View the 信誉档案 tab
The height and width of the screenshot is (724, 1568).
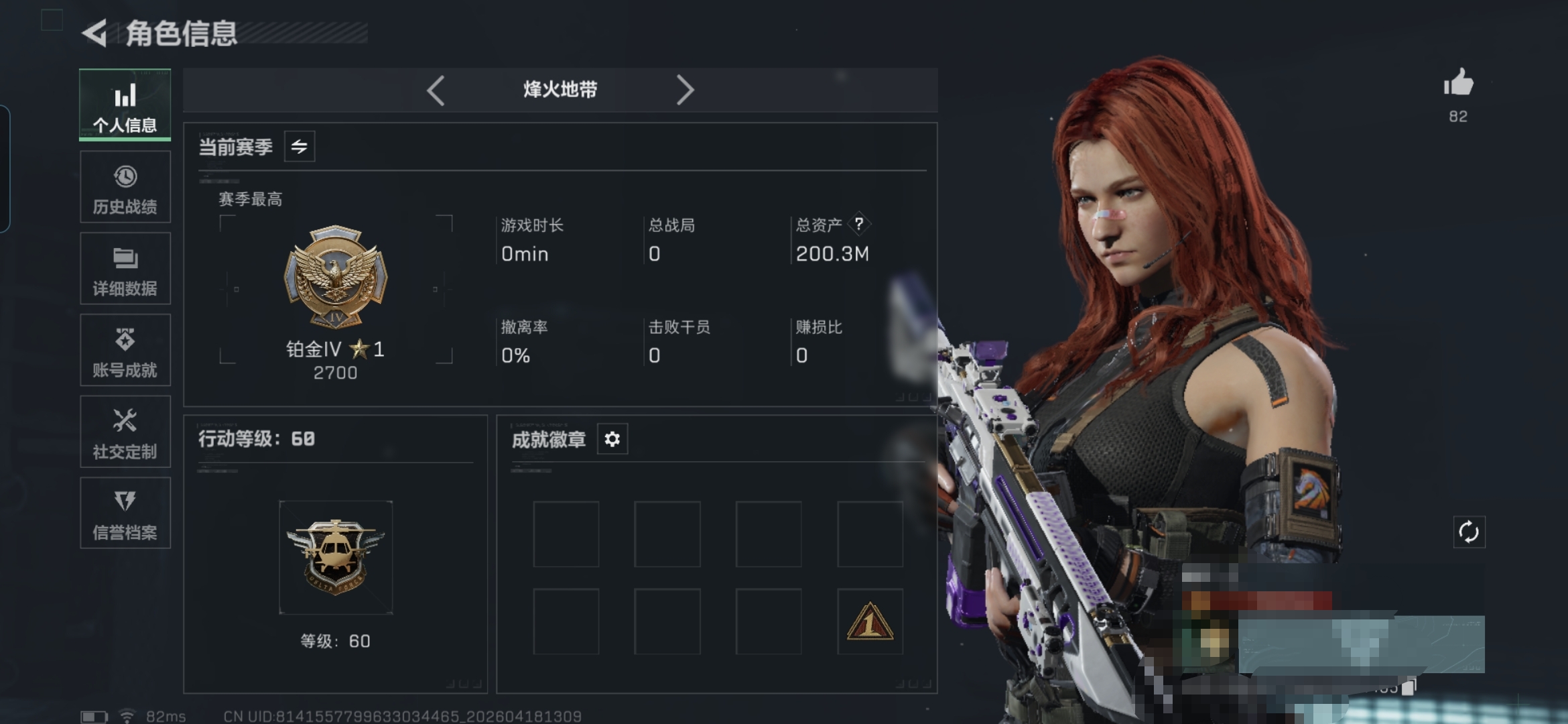point(125,514)
